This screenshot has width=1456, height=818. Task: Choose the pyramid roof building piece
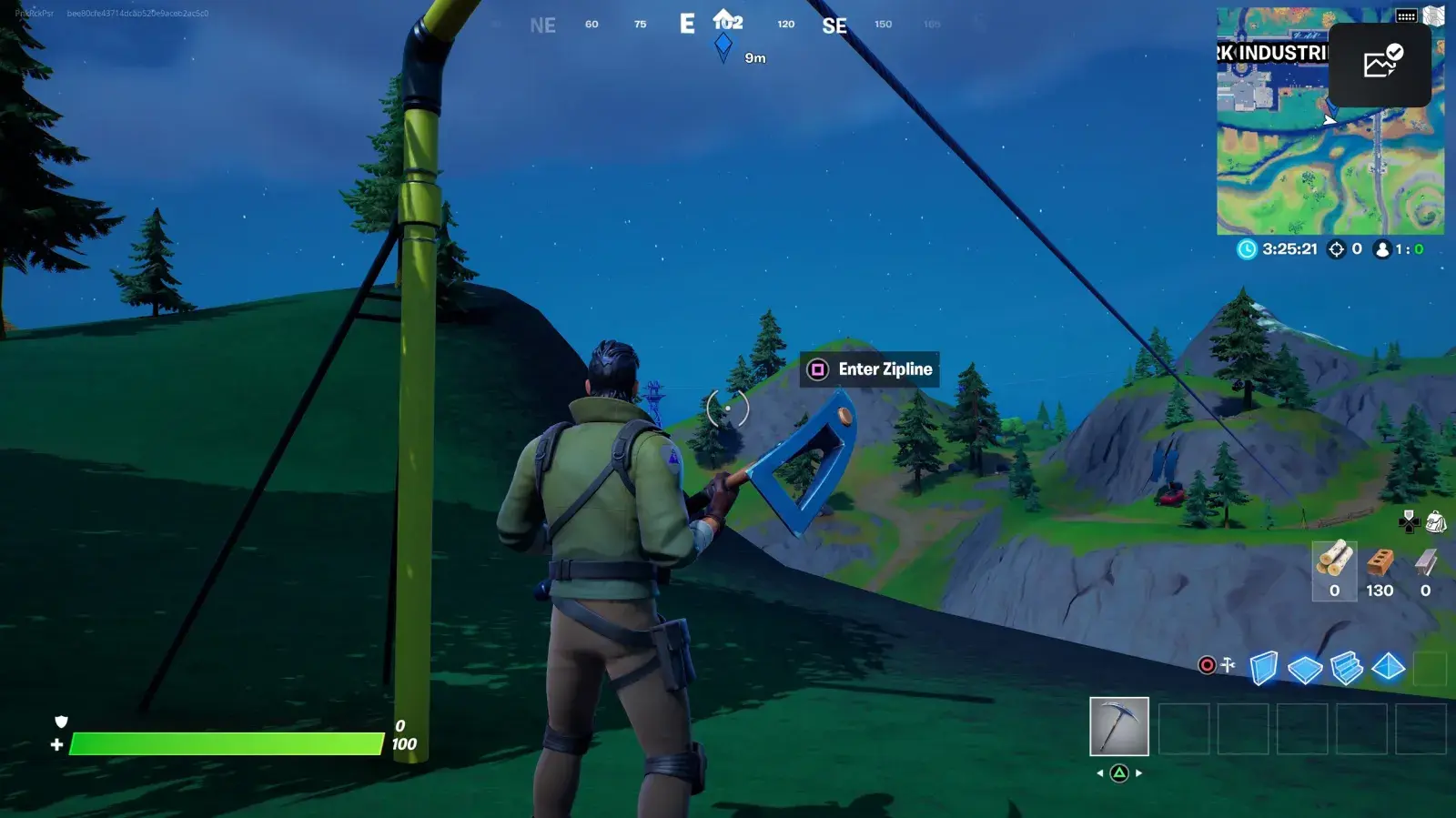(x=1388, y=667)
